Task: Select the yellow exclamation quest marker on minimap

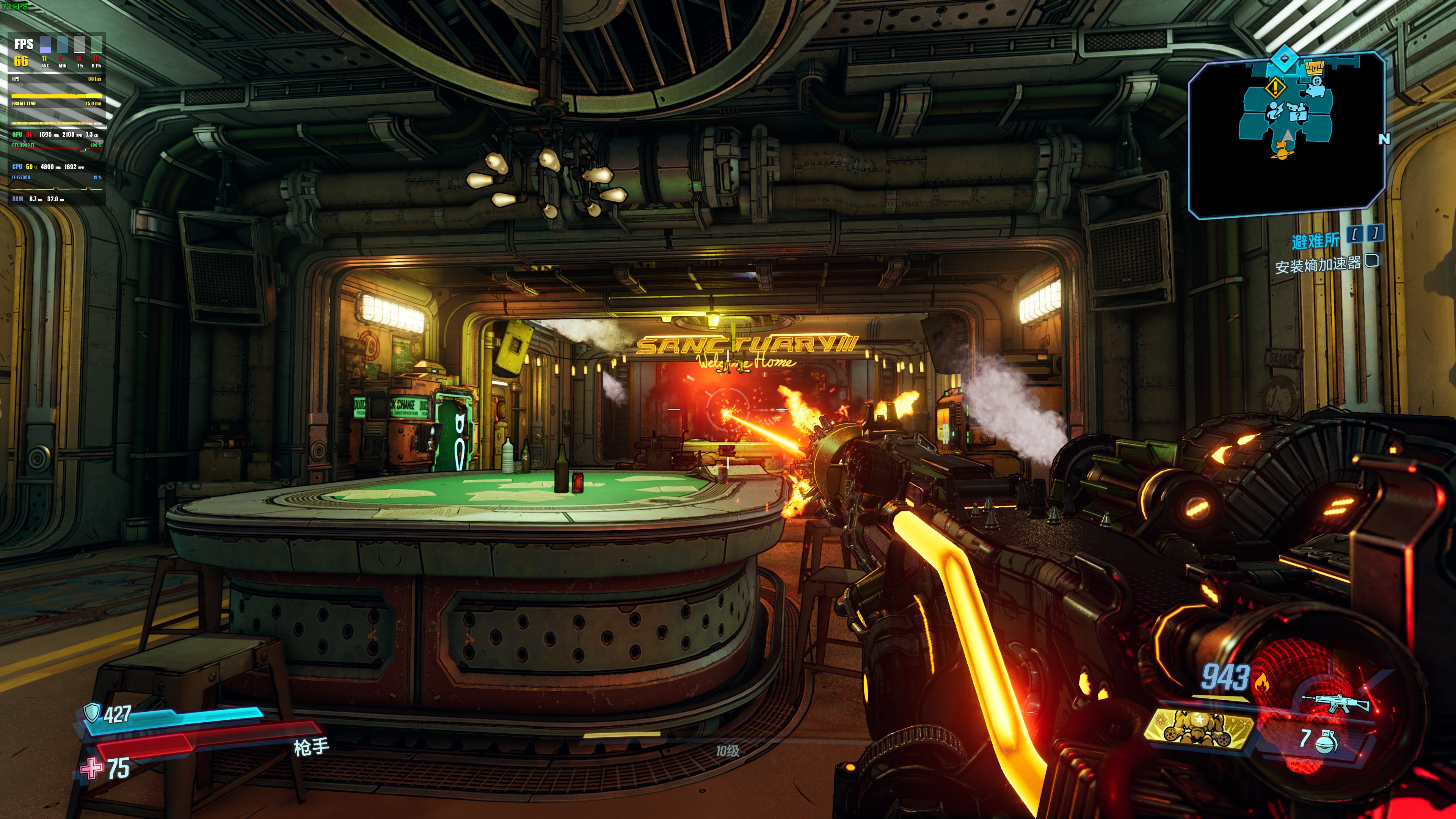Action: 1275,88
